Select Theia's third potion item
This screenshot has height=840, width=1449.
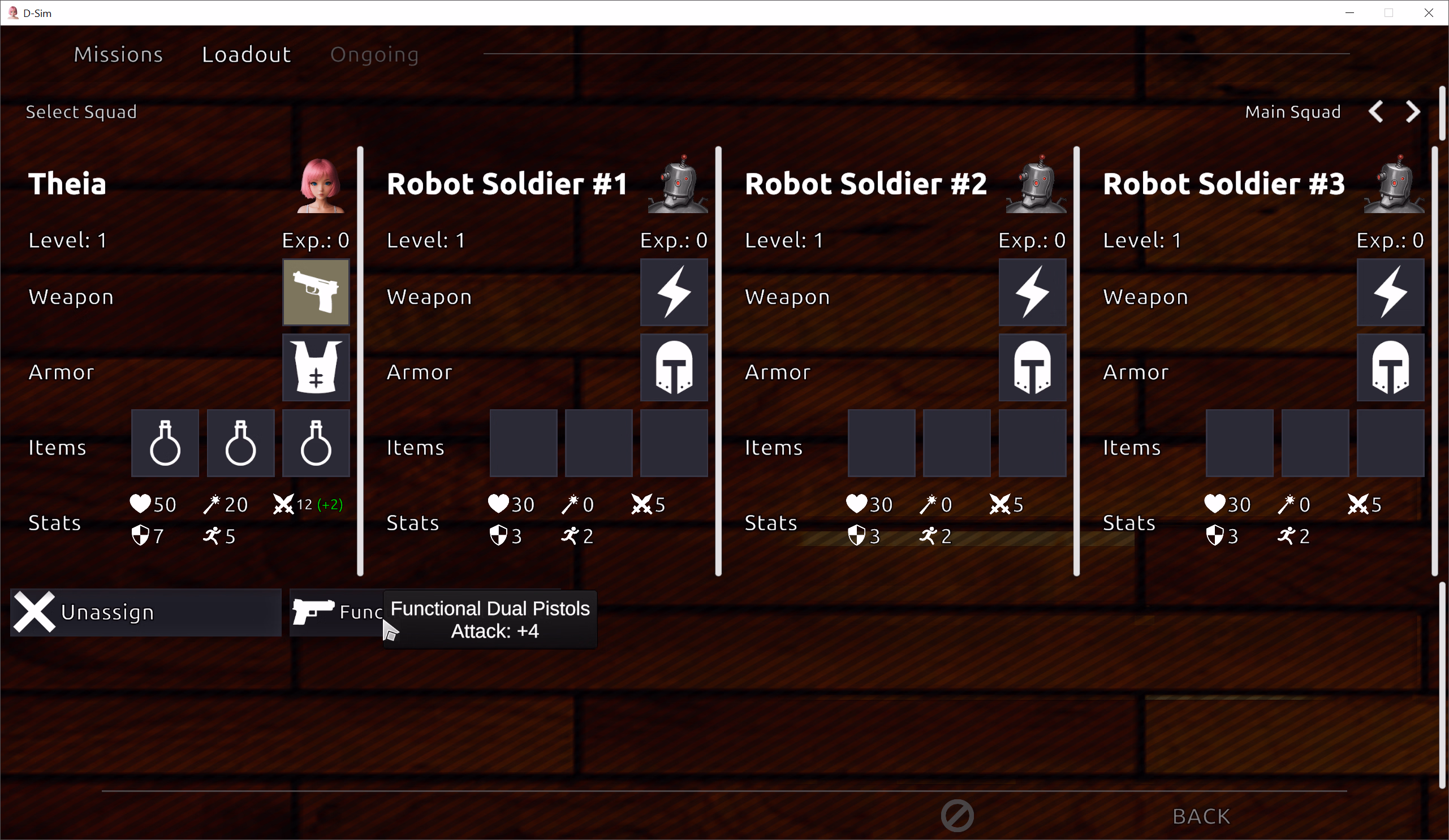316,443
